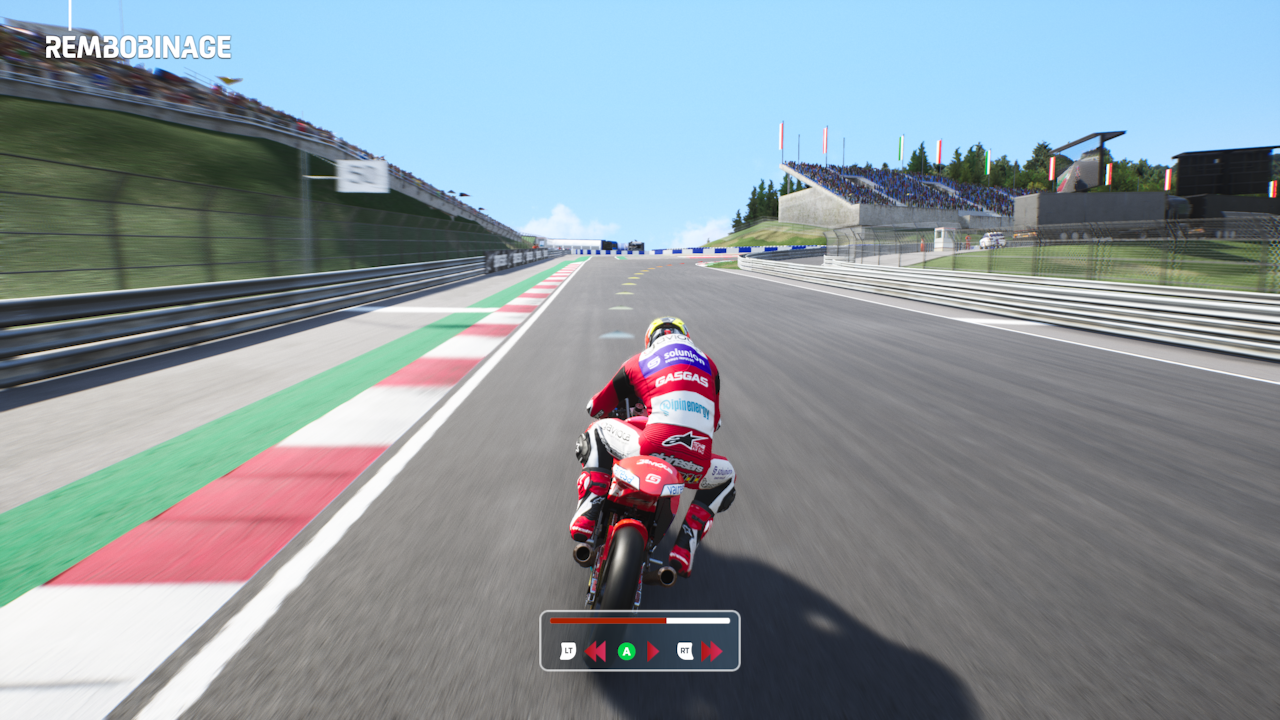Click the red double-arrow fast-forward control
1280x720 pixels.
[x=712, y=652]
